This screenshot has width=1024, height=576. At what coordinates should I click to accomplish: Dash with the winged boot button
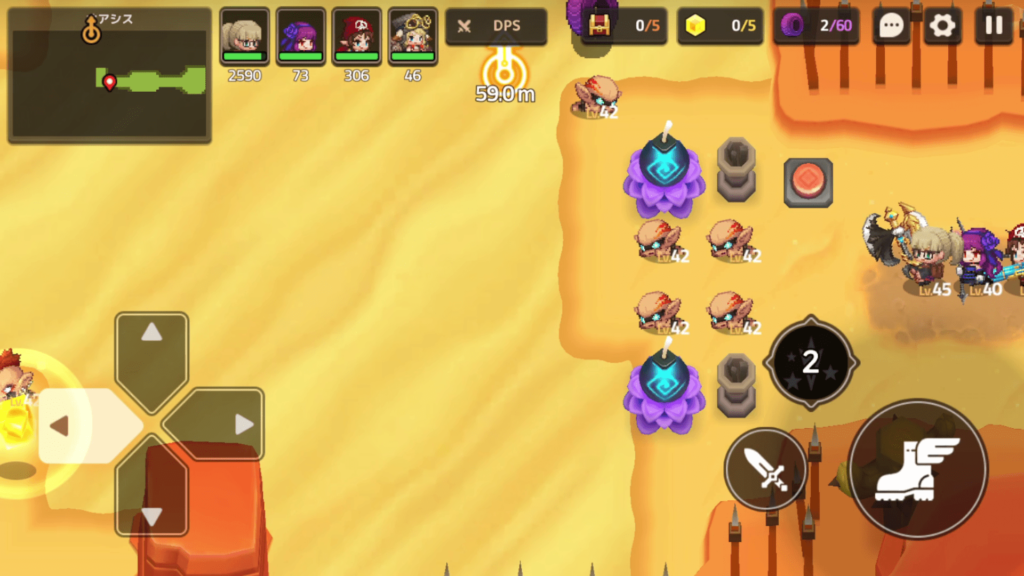tap(917, 469)
